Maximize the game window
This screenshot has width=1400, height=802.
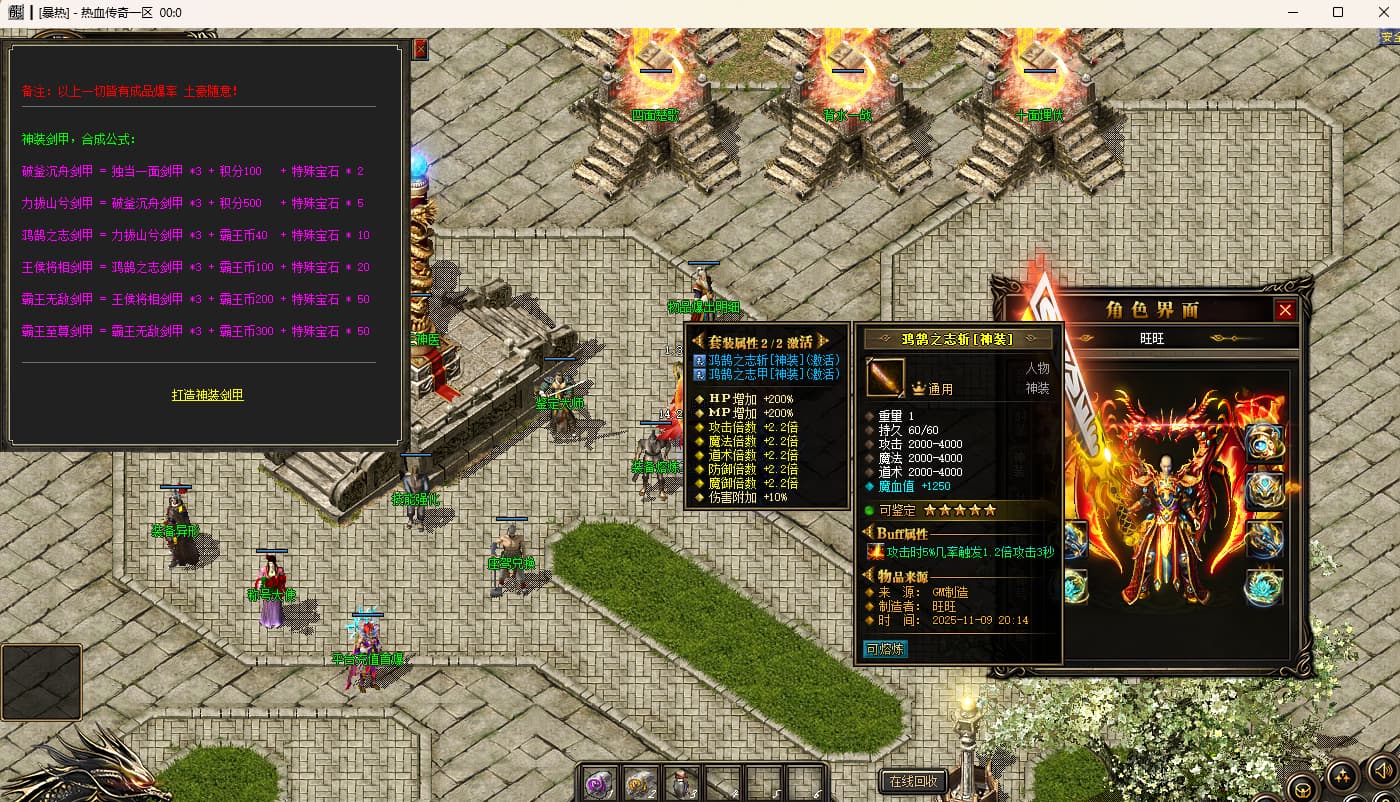tap(1338, 13)
